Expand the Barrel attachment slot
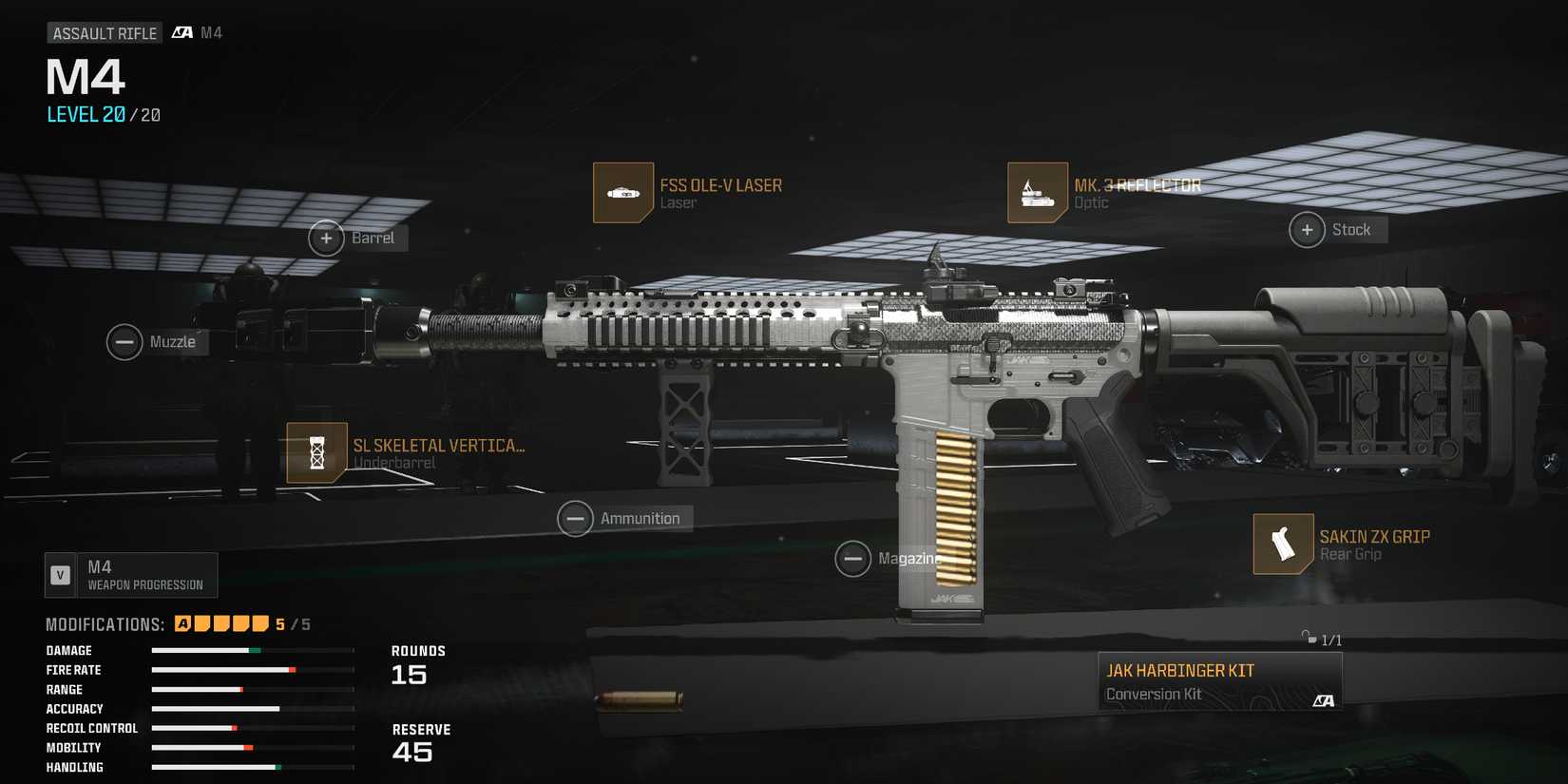 [x=327, y=238]
